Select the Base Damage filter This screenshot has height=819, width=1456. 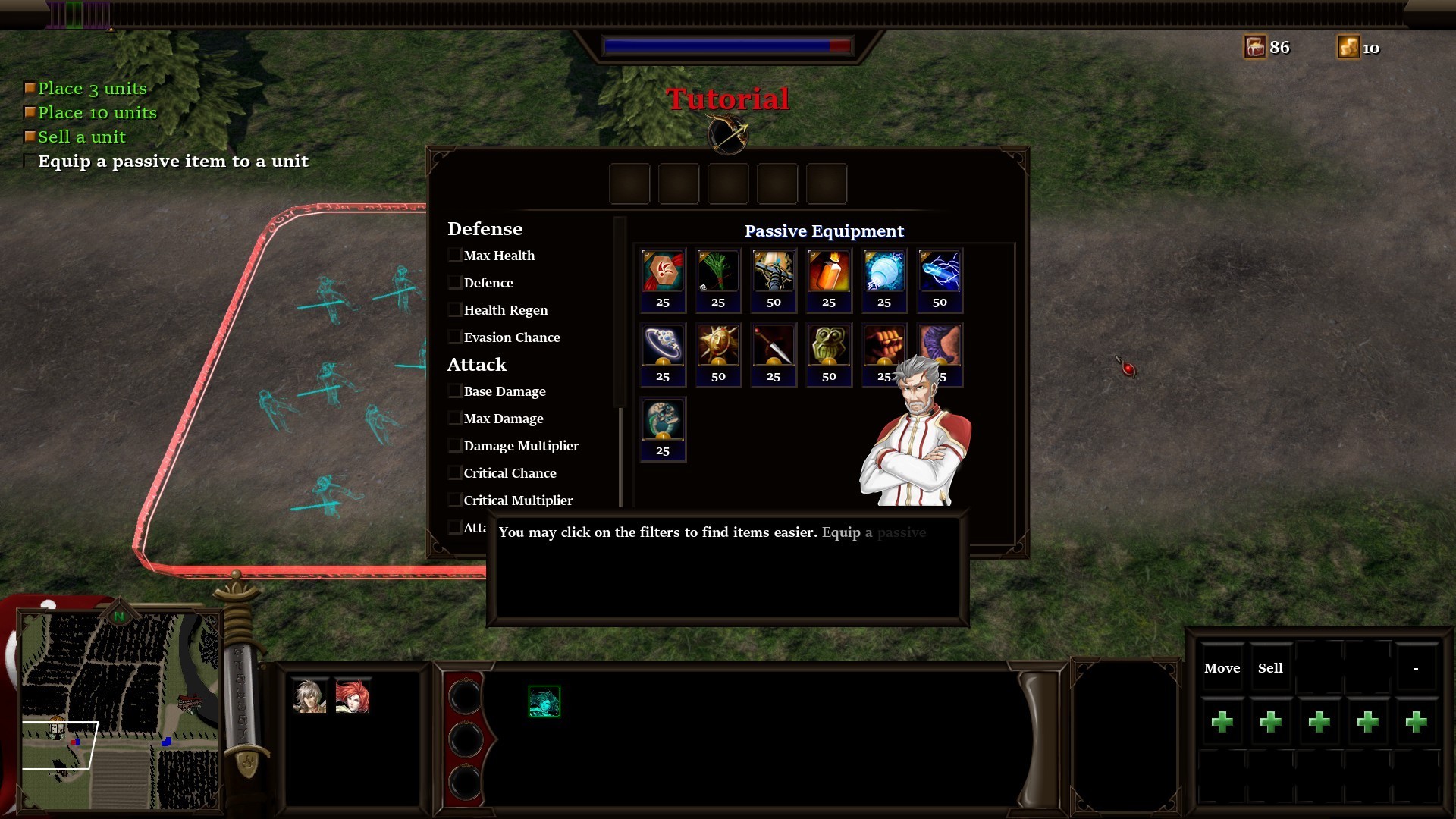[455, 391]
